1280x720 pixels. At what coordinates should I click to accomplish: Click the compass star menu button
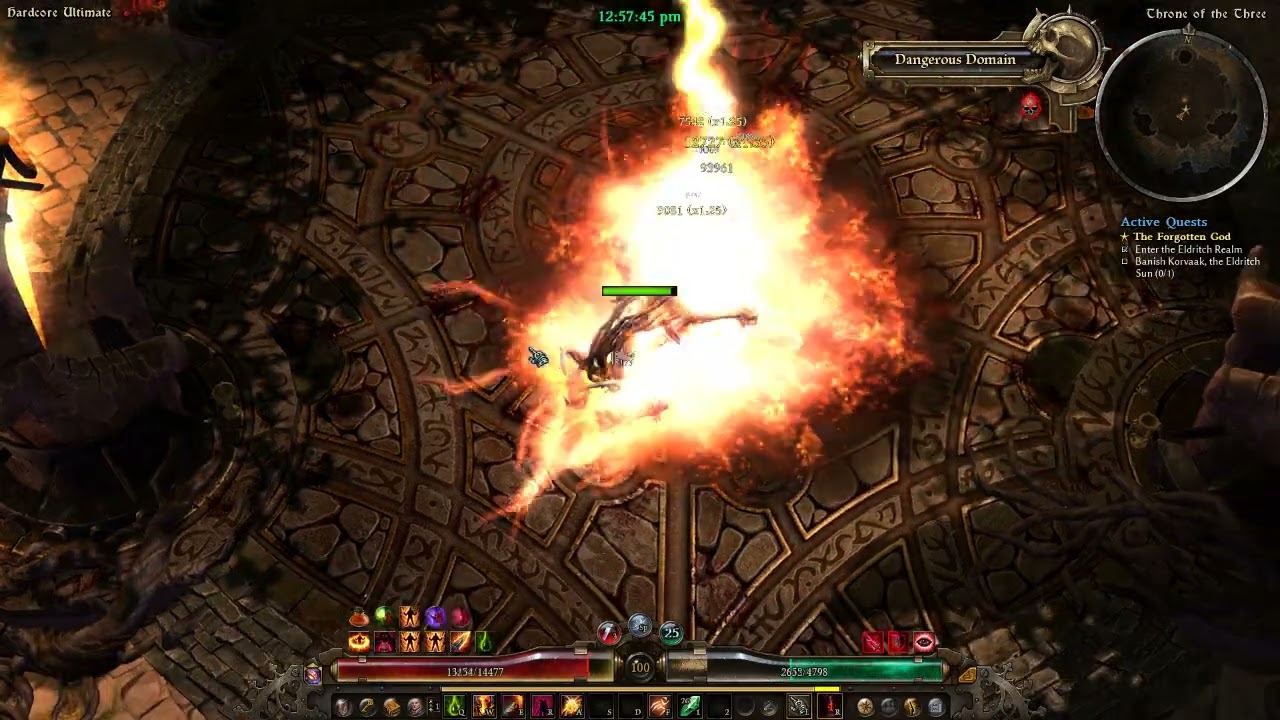coord(865,707)
